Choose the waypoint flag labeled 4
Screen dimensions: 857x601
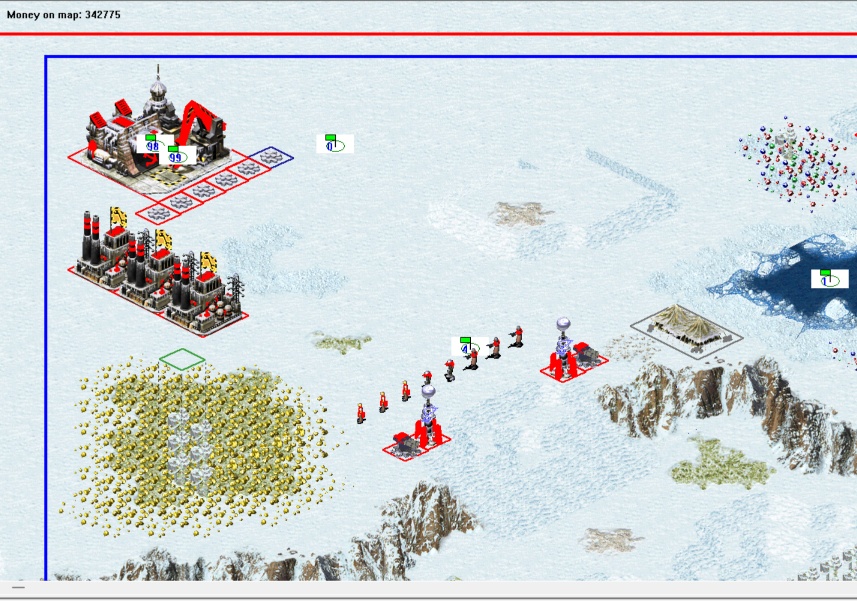[x=466, y=347]
